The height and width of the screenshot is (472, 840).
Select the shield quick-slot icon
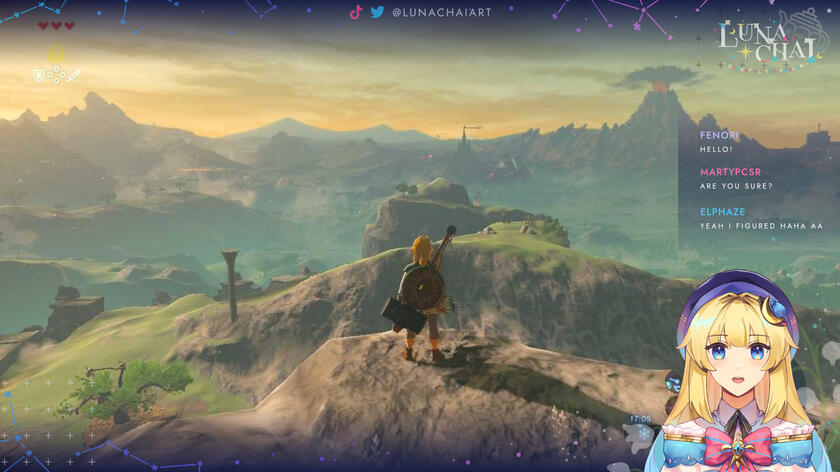[39, 75]
